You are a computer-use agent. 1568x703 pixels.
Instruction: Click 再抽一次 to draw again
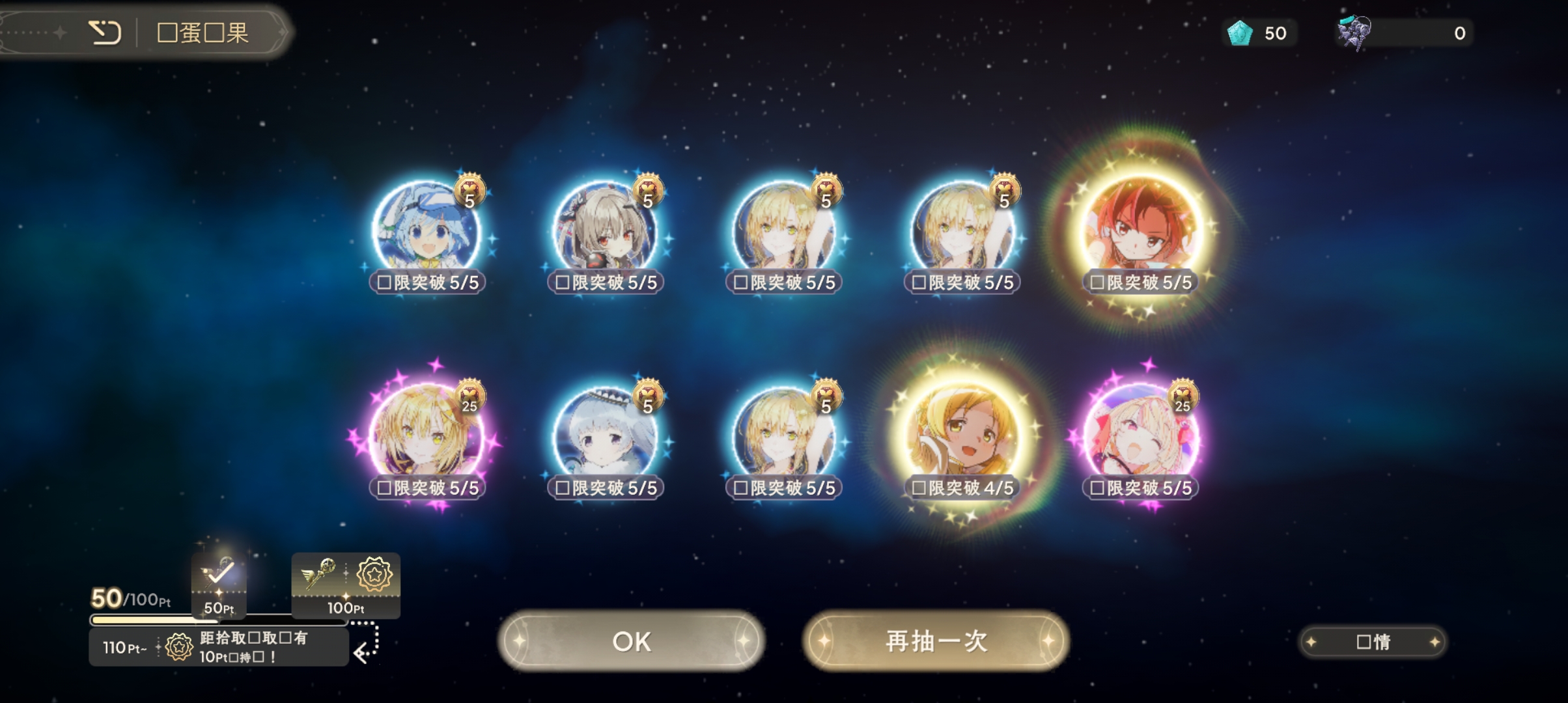934,641
